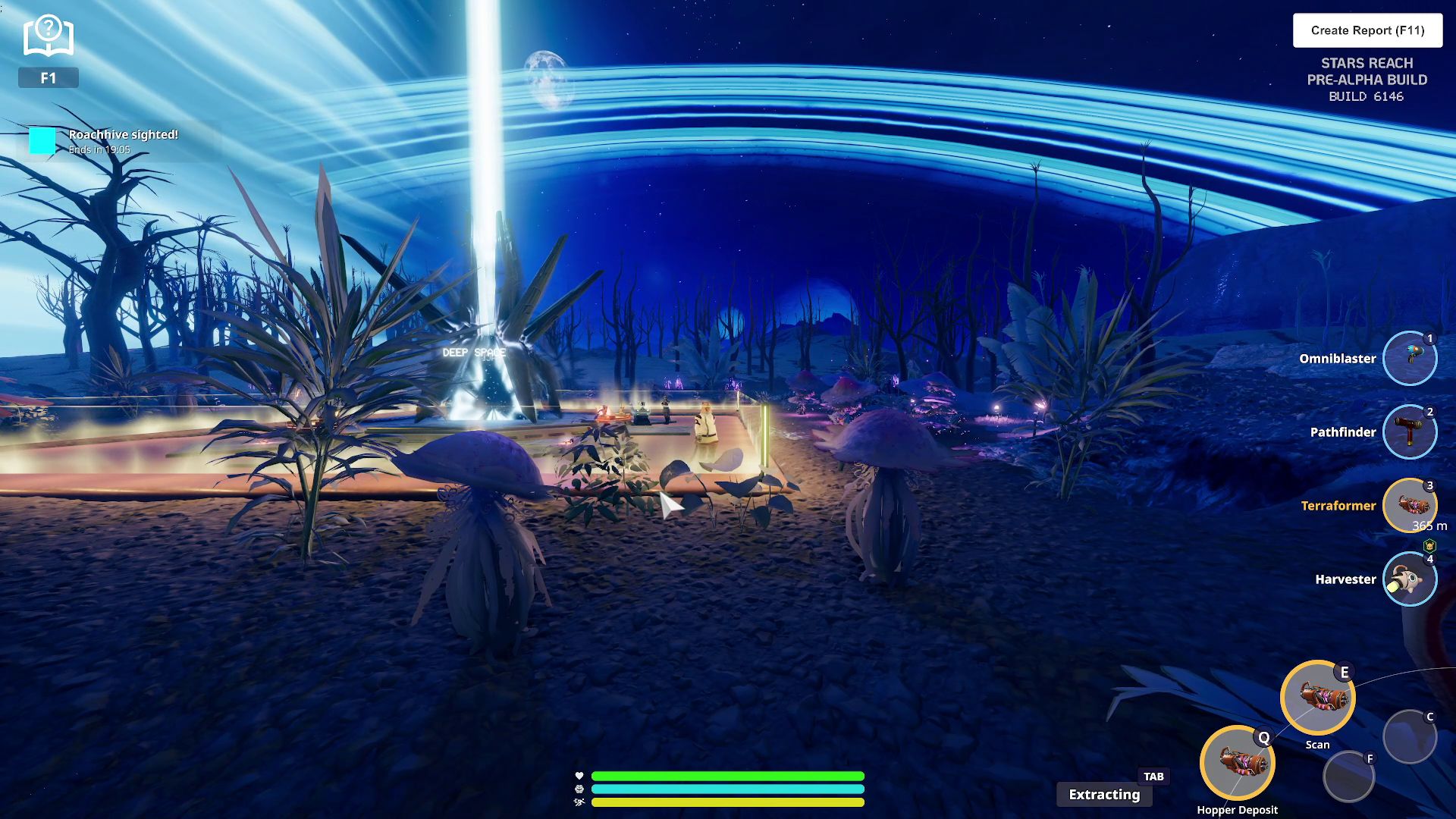Open the Roachhive sighted event notification
This screenshot has height=819, width=1456.
pyautogui.click(x=123, y=141)
